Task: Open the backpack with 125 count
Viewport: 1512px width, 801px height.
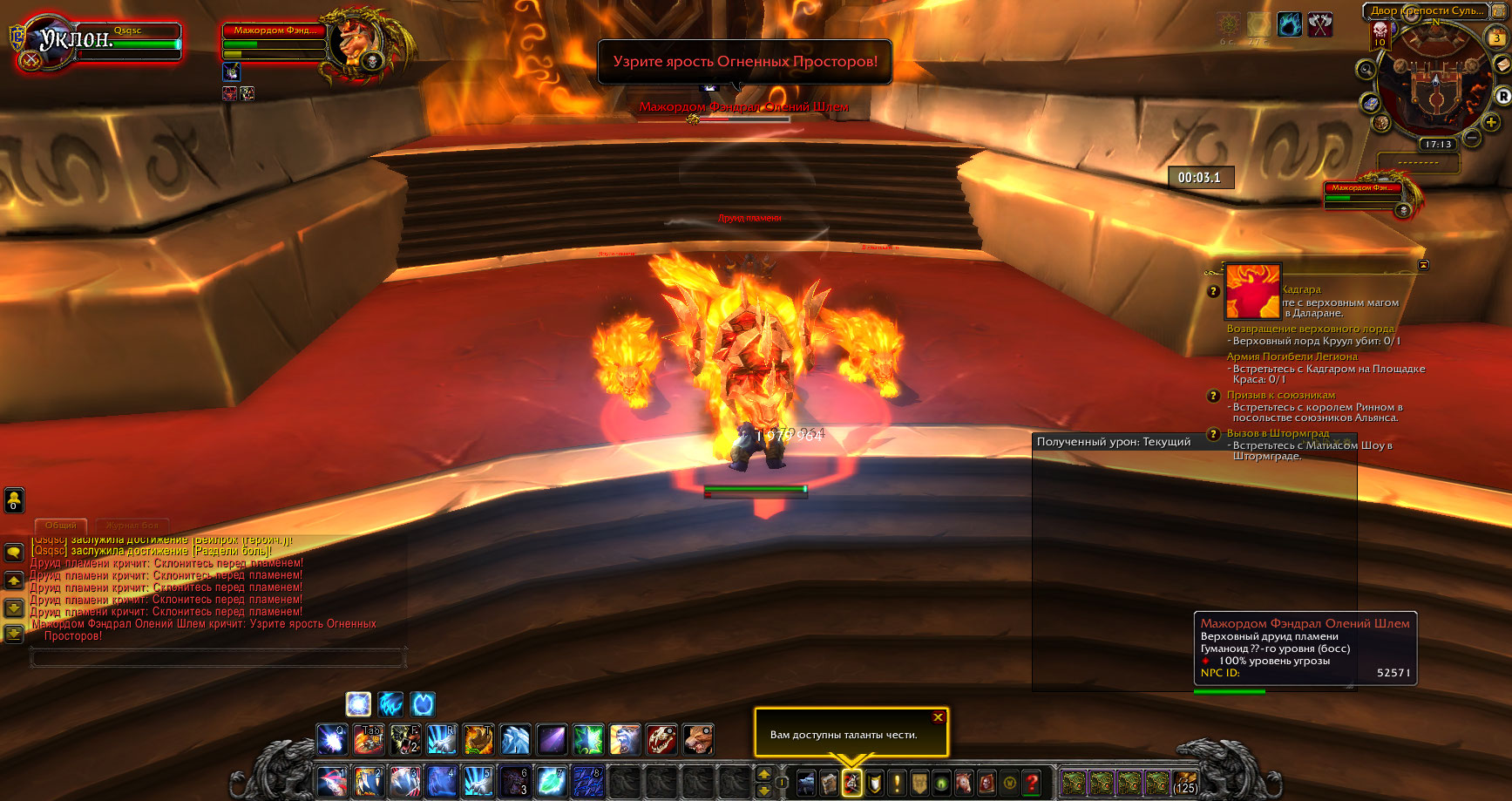Action: 1184,782
